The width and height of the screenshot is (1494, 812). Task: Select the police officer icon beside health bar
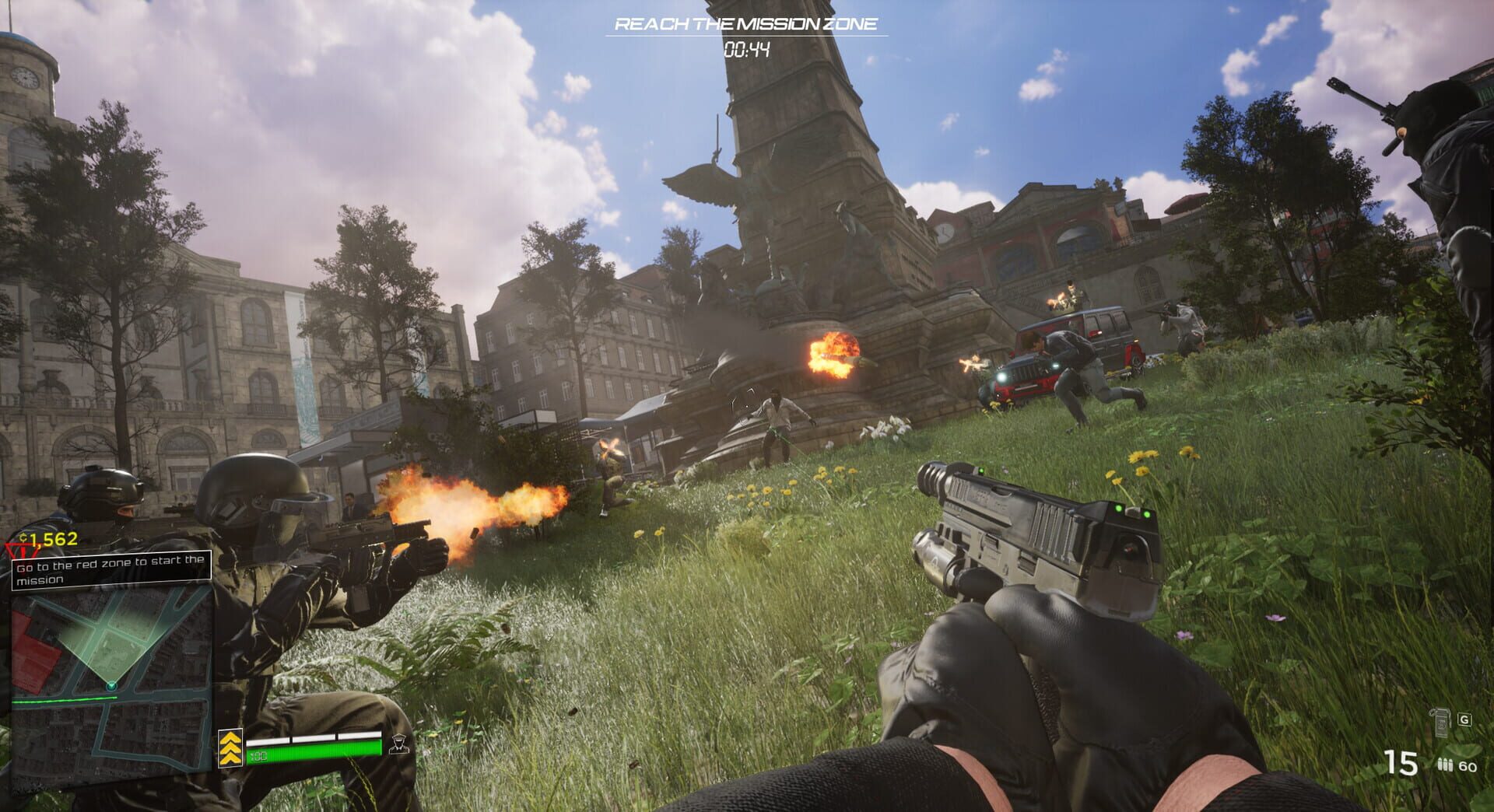point(399,744)
